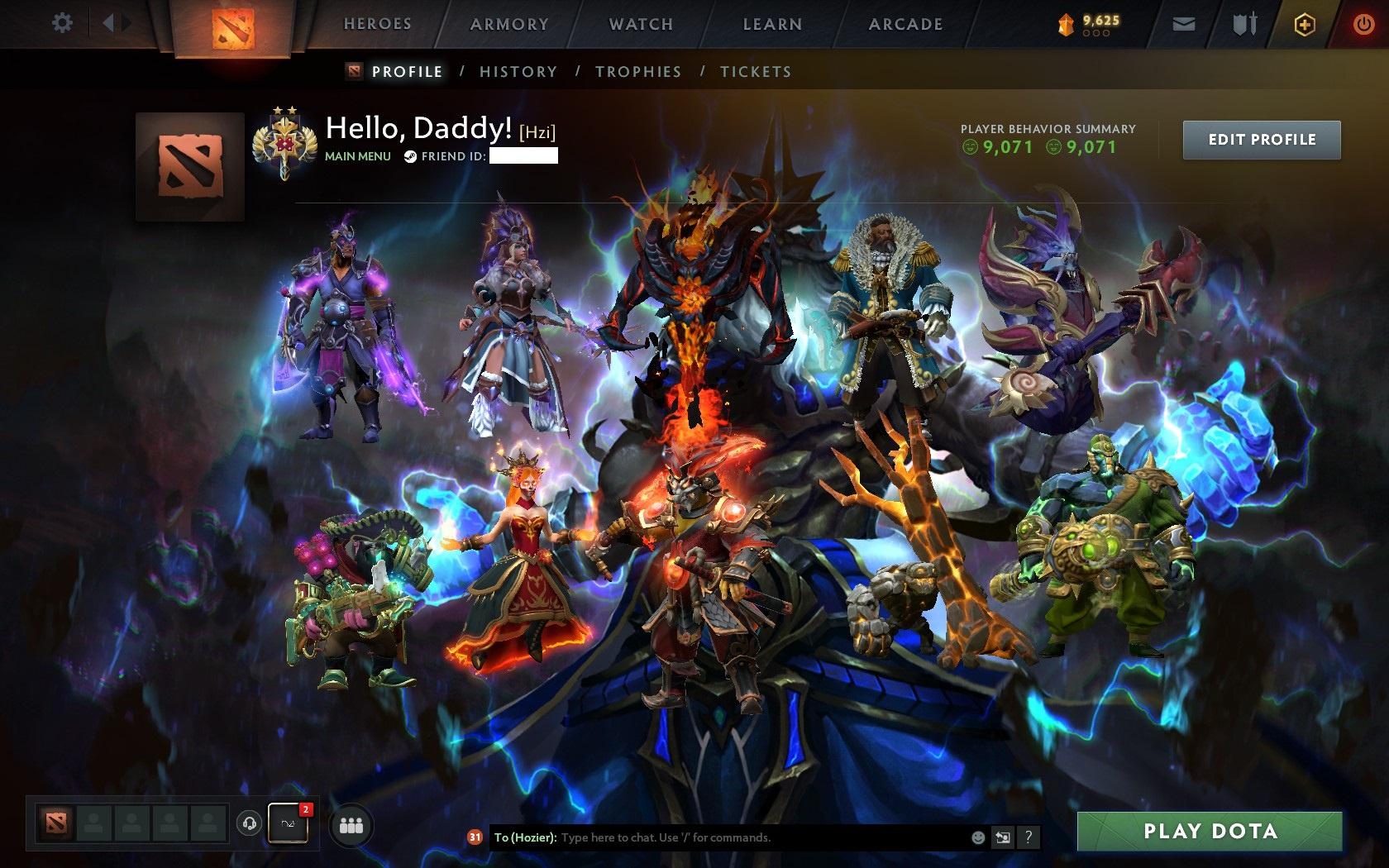Viewport: 1389px width, 868px height.
Task: Switch to the HISTORY tab
Action: click(x=518, y=72)
